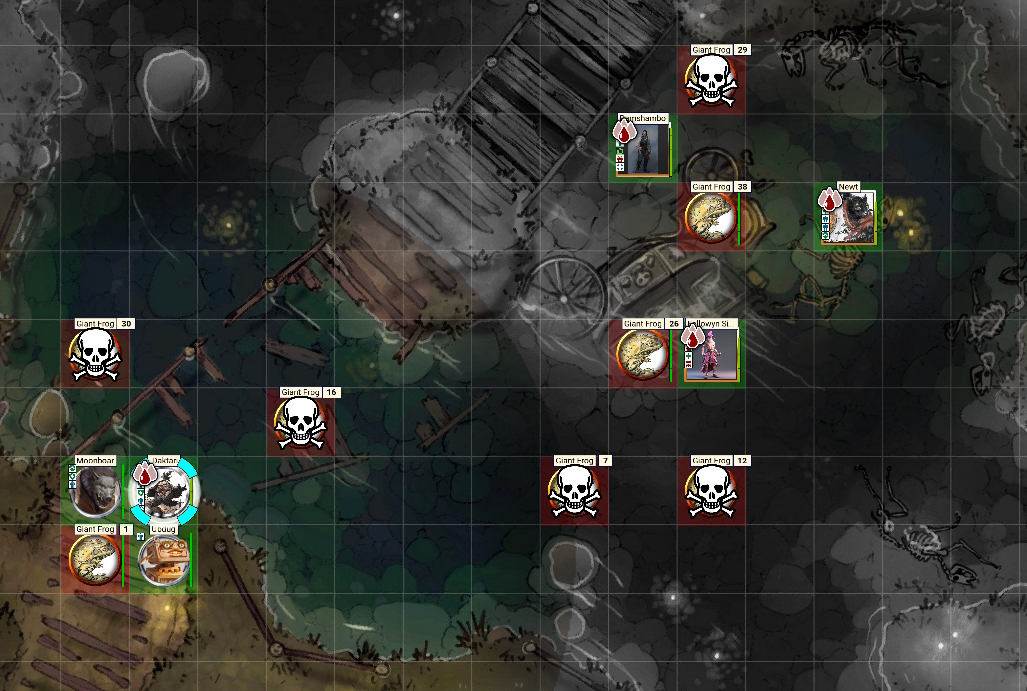This screenshot has height=691, width=1027.
Task: Select the Giant Frog 38 token
Action: [711, 217]
